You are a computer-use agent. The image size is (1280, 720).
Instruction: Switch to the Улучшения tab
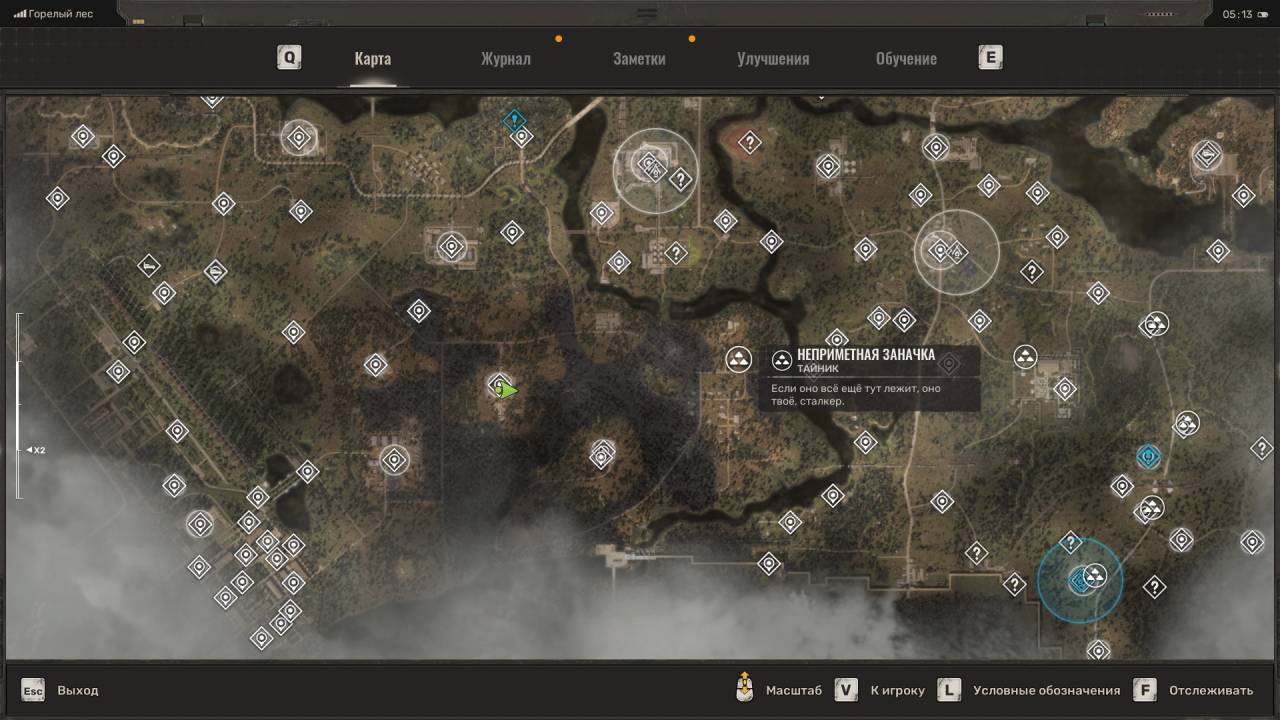773,59
